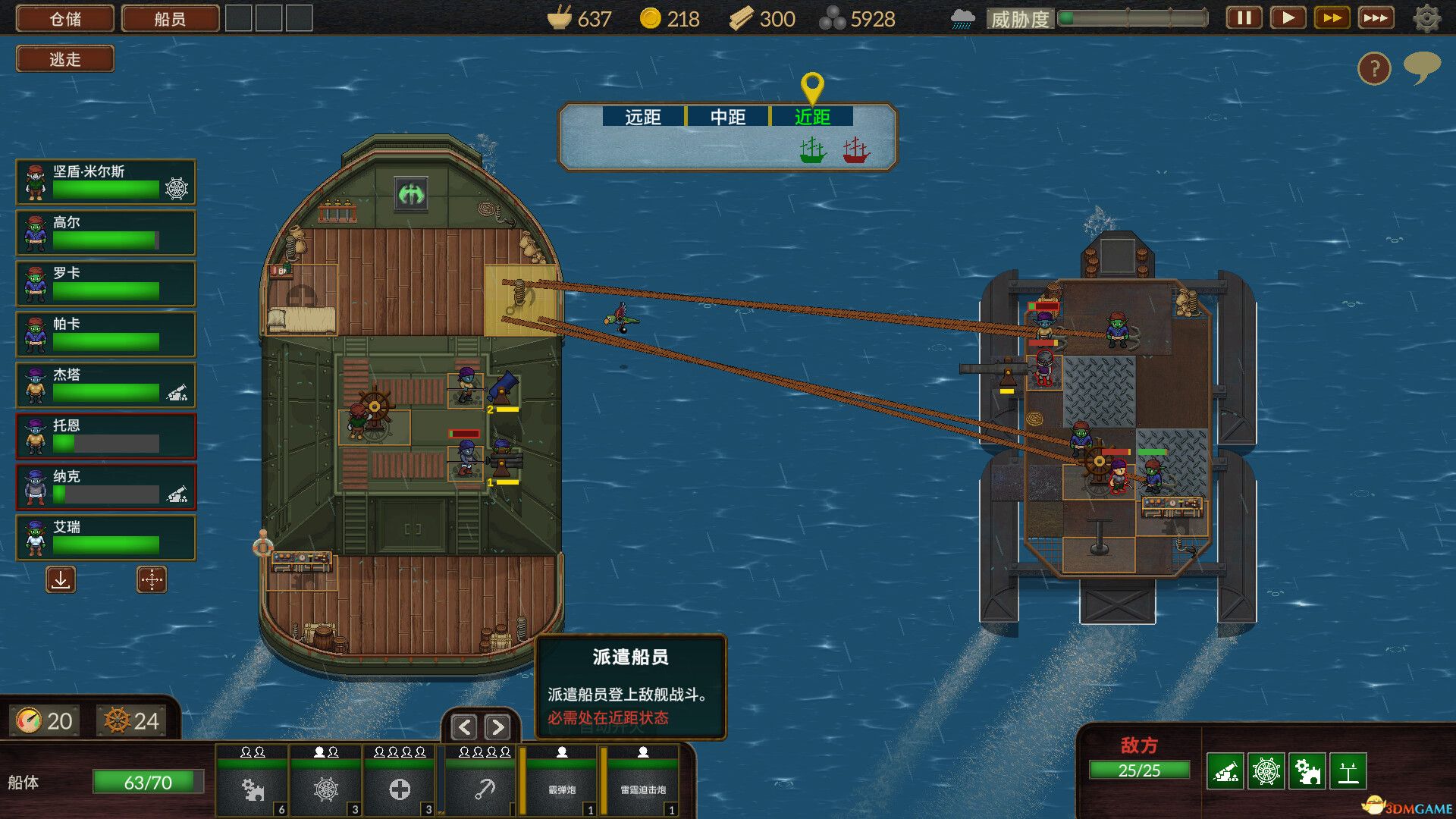The height and width of the screenshot is (819, 1456).
Task: Switch to the 远距 range tab
Action: 641,118
